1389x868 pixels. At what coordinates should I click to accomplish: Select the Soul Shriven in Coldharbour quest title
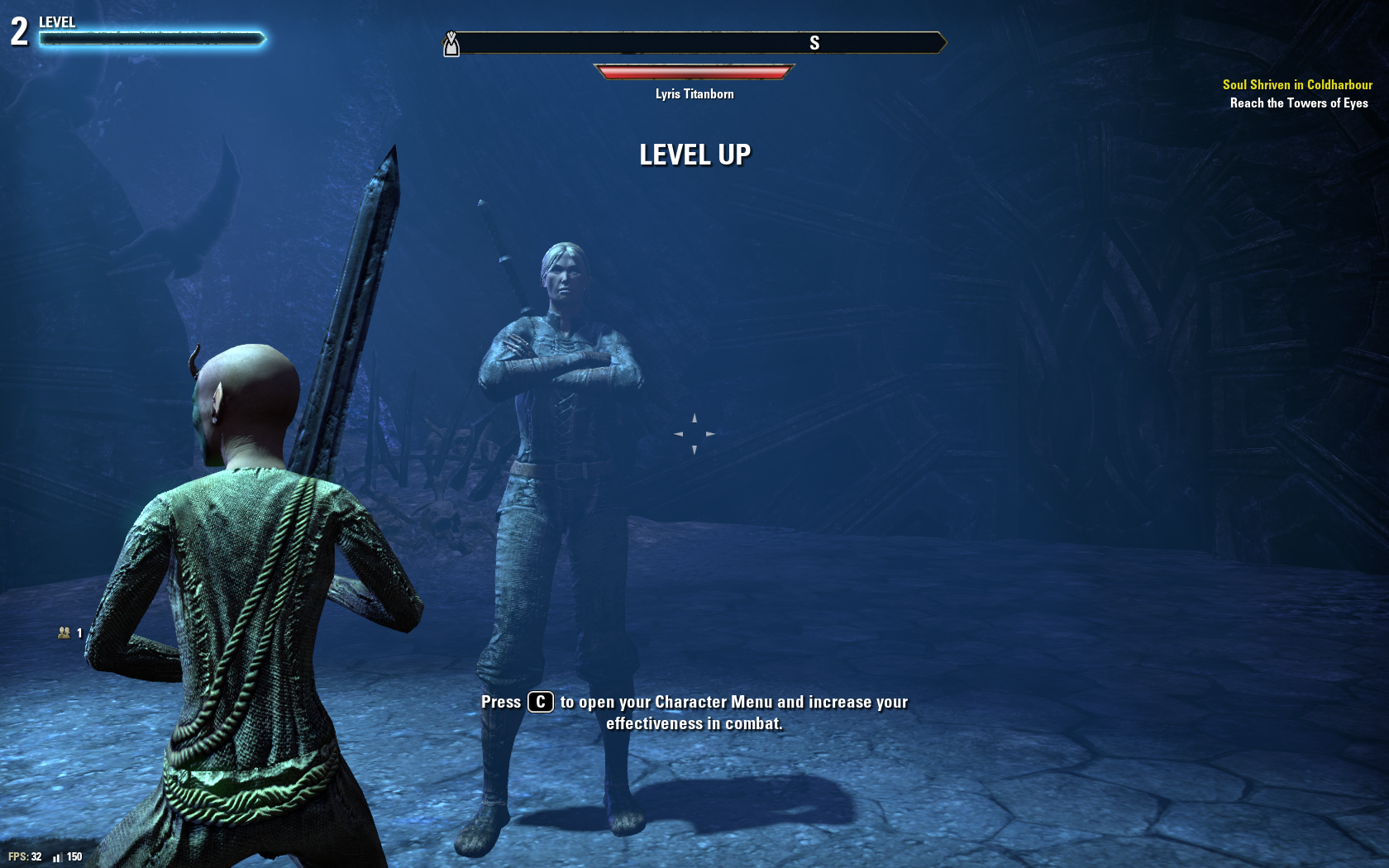[x=1296, y=84]
